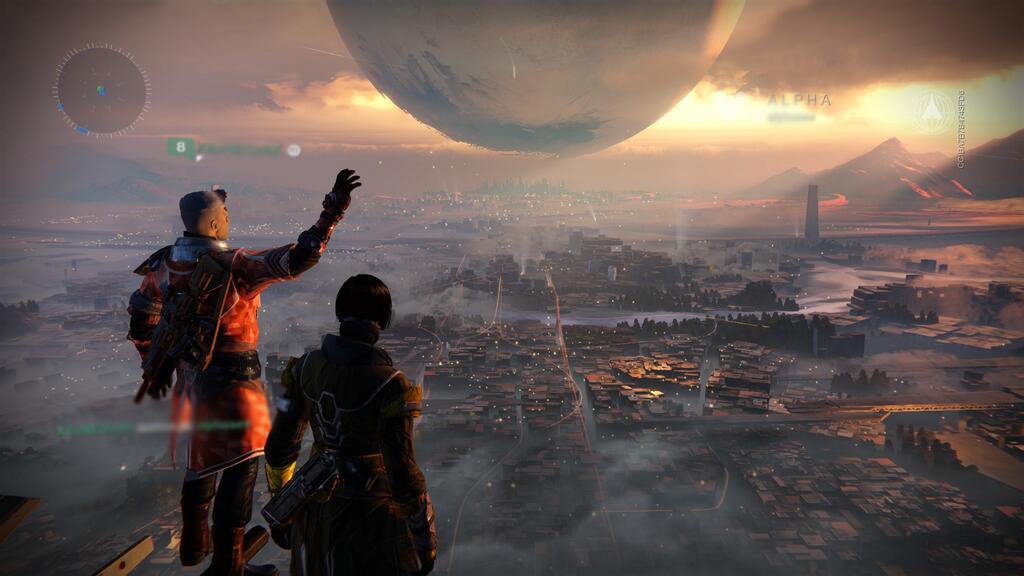1024x576 pixels.
Task: Click the circular radar display
Action: (101, 90)
